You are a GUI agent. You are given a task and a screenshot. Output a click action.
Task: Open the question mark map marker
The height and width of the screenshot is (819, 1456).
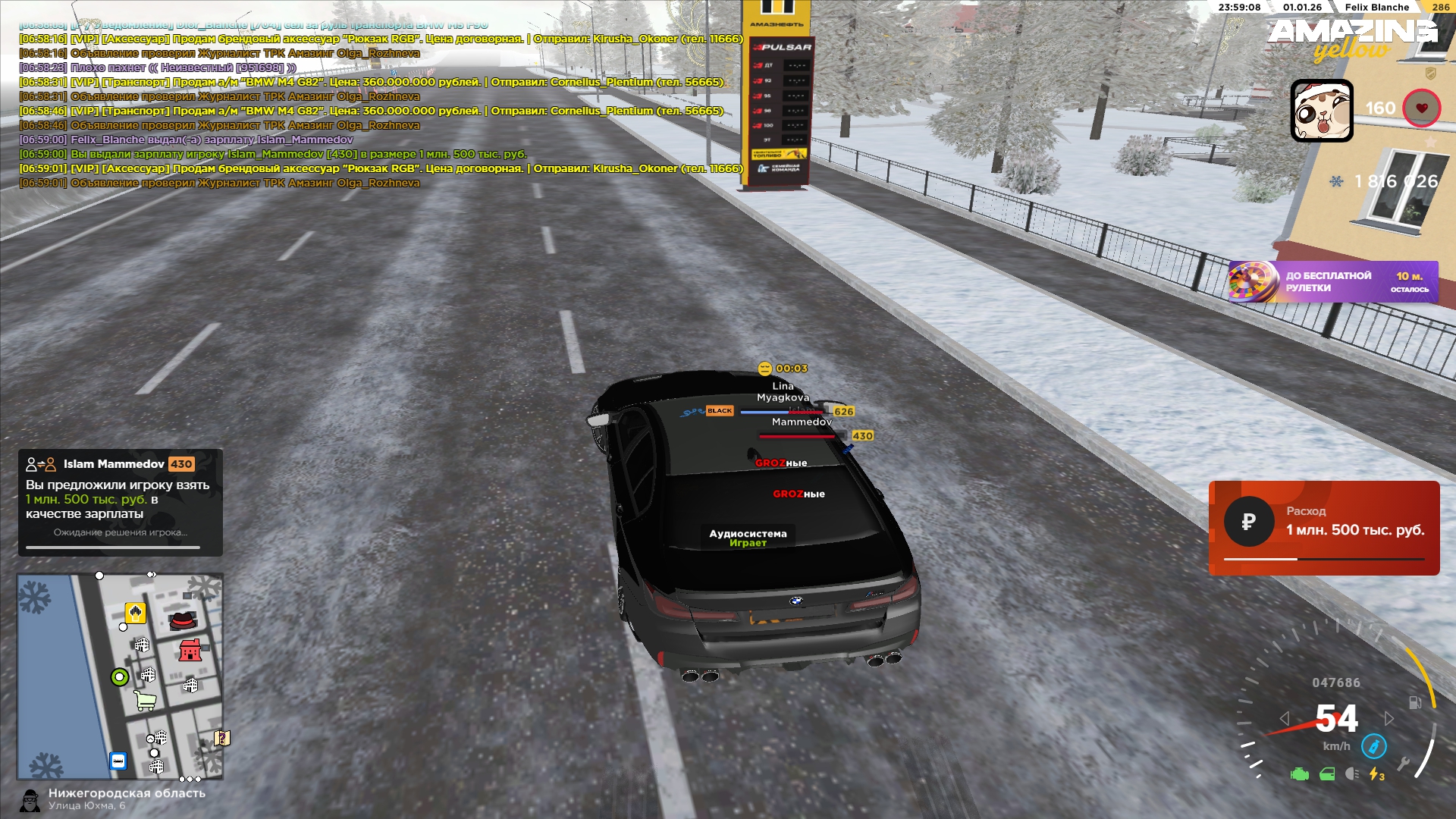(x=221, y=738)
